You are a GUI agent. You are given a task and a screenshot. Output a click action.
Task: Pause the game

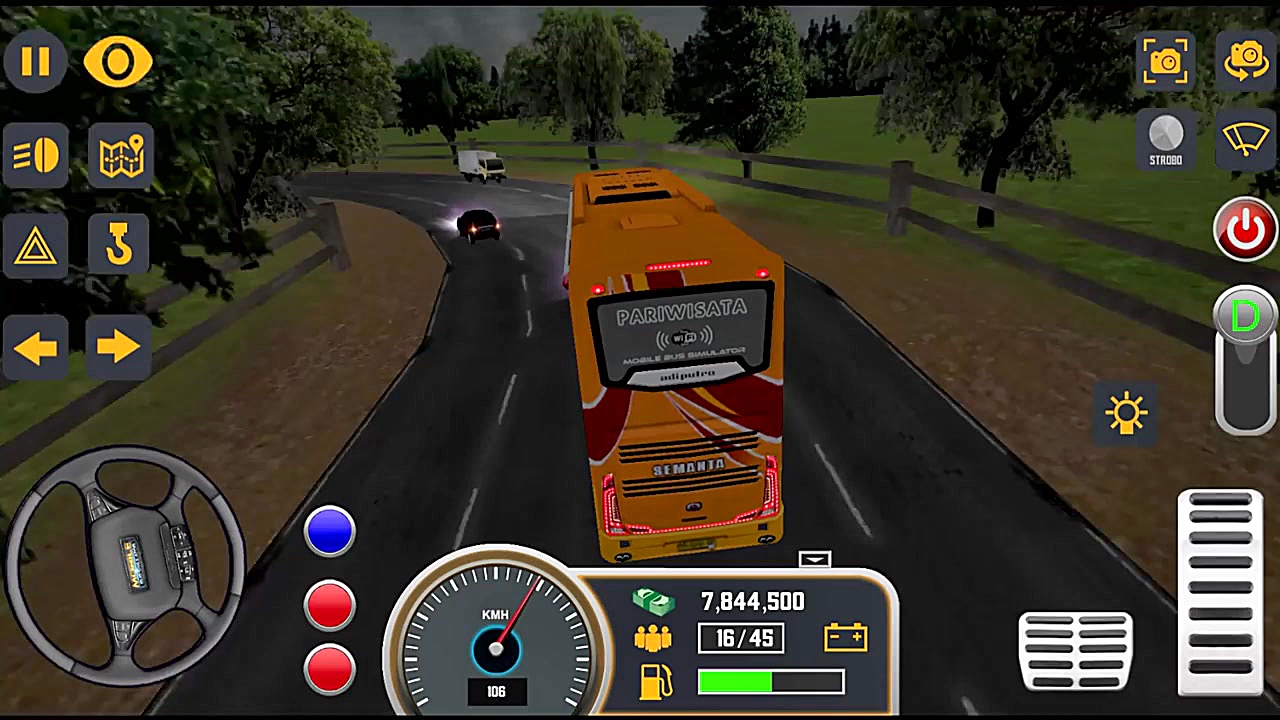click(36, 62)
